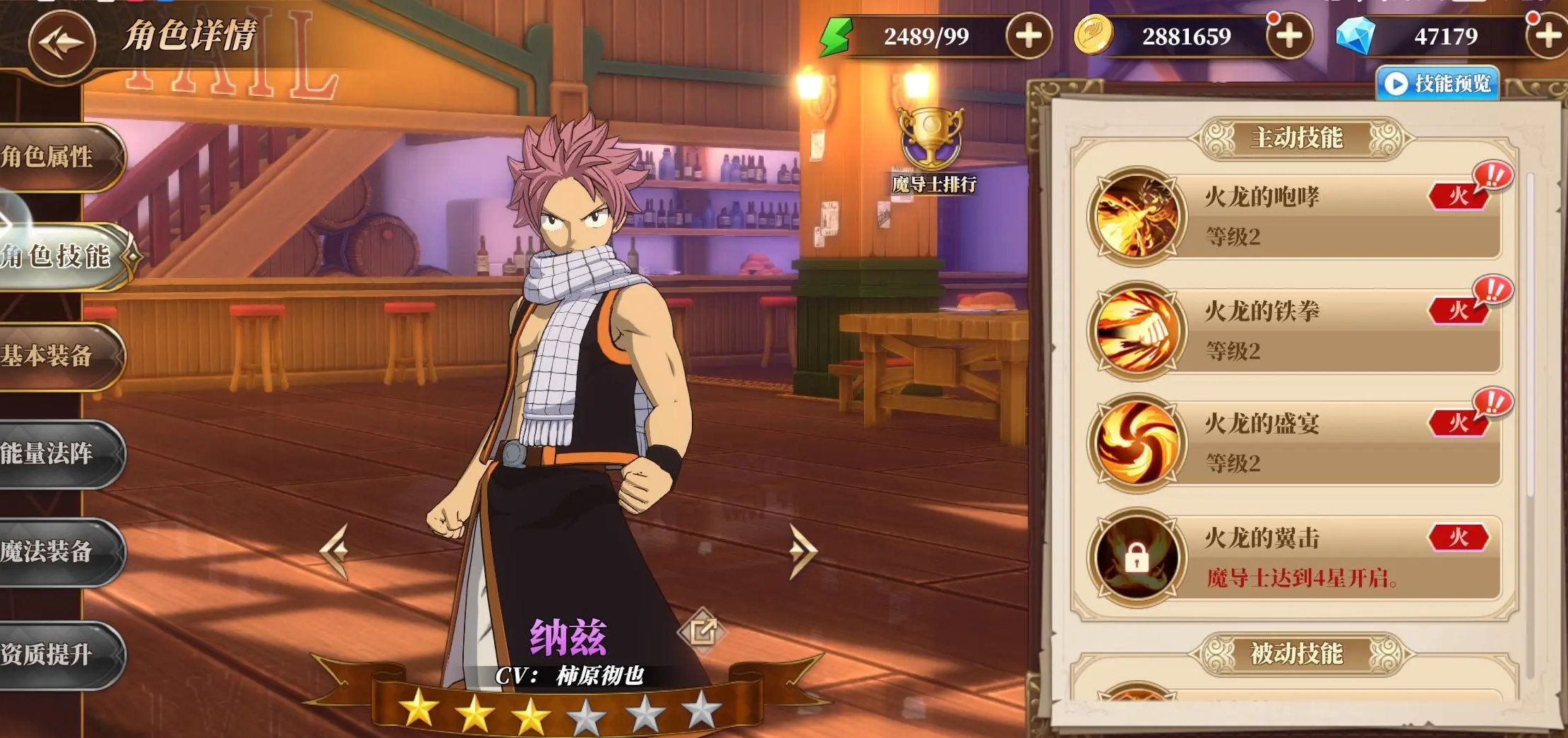Go back using the arrow button

(x=62, y=42)
